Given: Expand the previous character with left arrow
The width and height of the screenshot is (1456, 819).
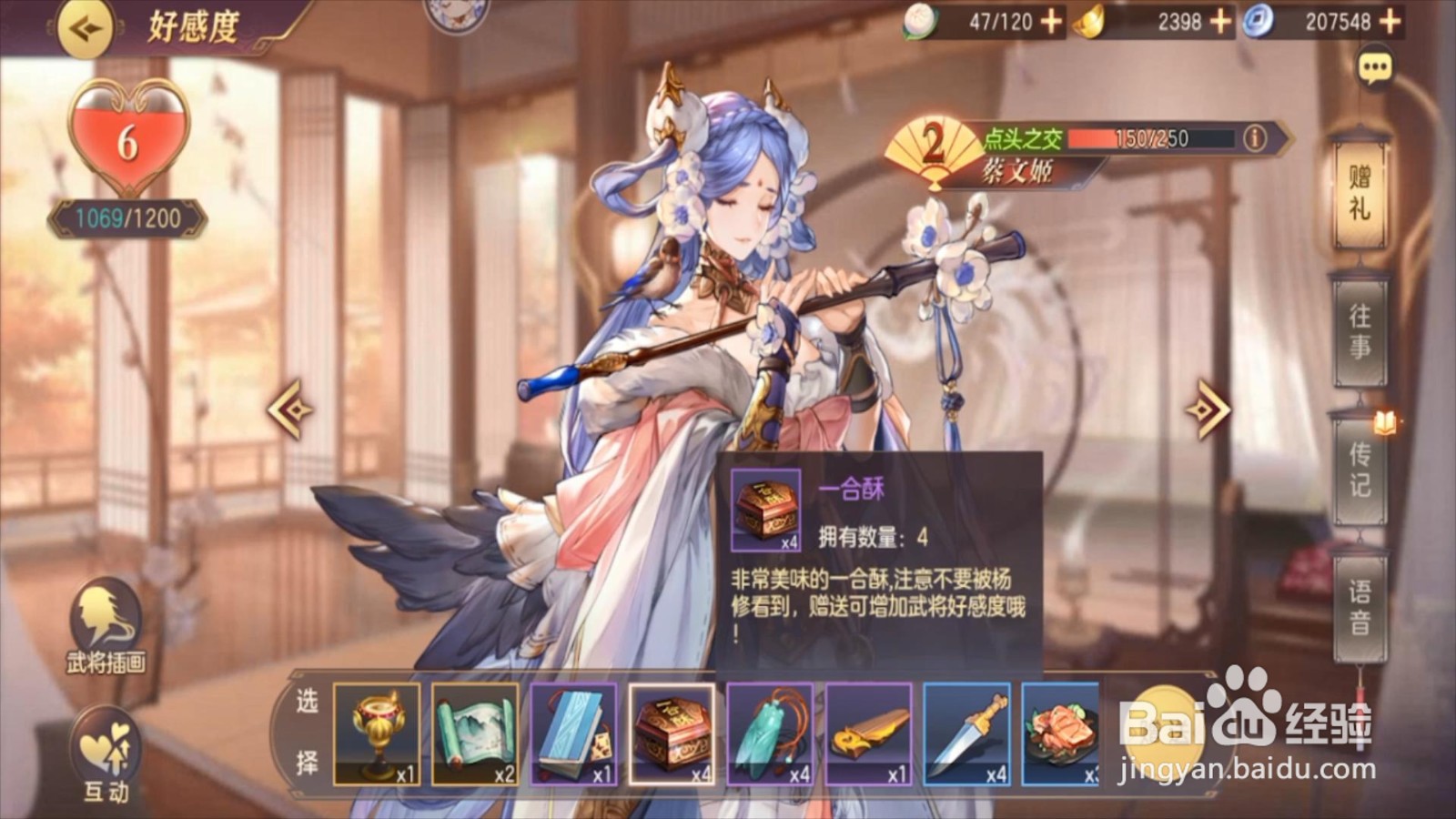Looking at the screenshot, I should pos(289,409).
